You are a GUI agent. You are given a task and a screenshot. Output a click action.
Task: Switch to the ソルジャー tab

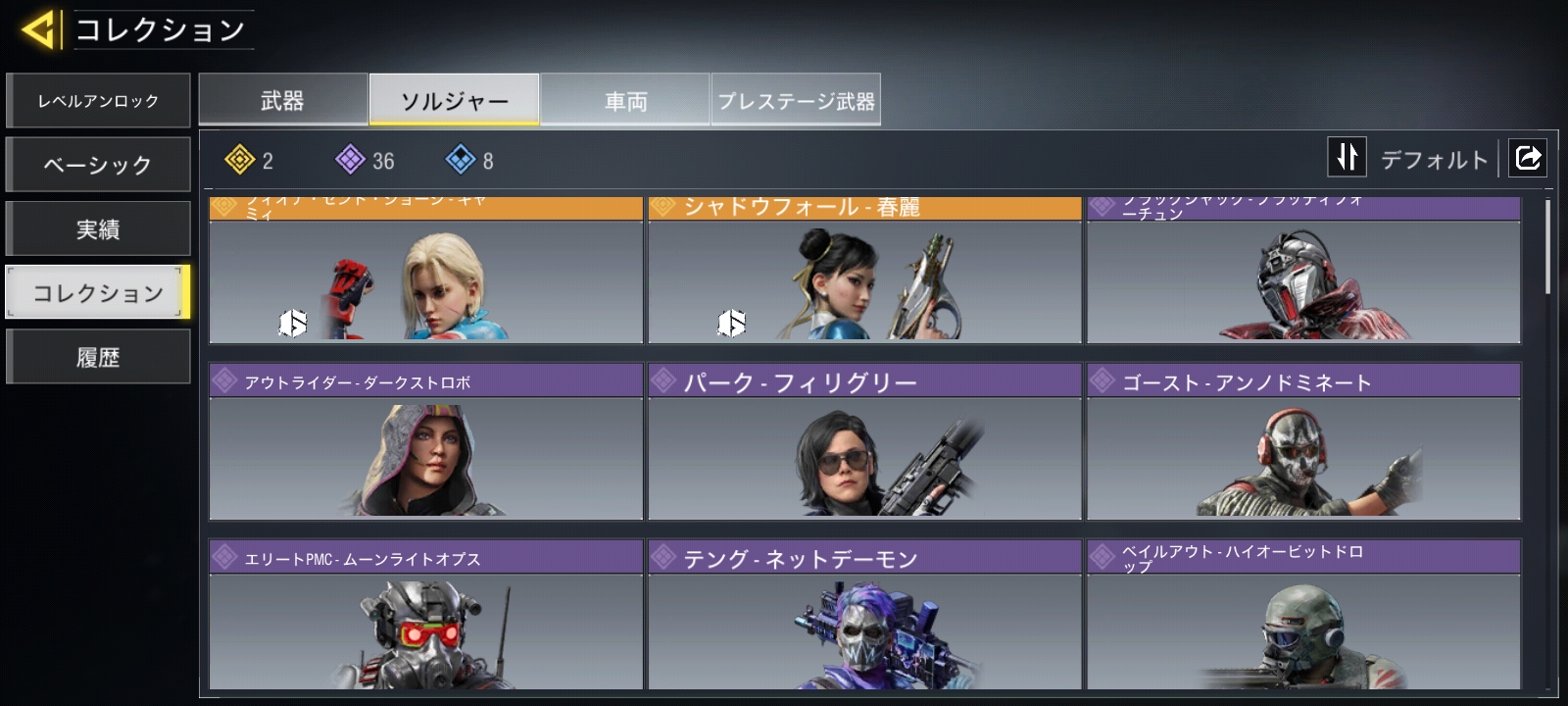(x=454, y=101)
